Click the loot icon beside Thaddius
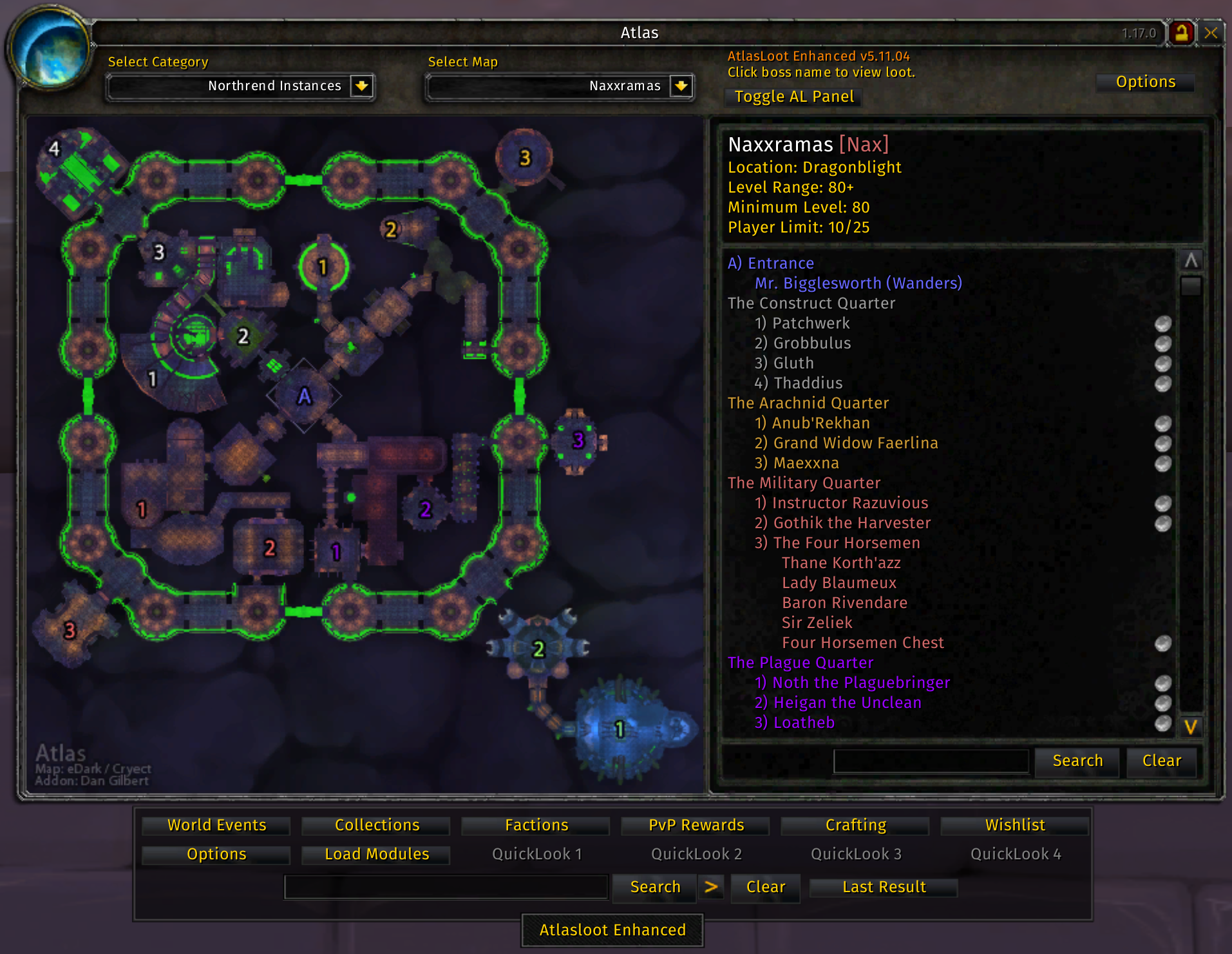The image size is (1232, 954). click(x=1162, y=384)
